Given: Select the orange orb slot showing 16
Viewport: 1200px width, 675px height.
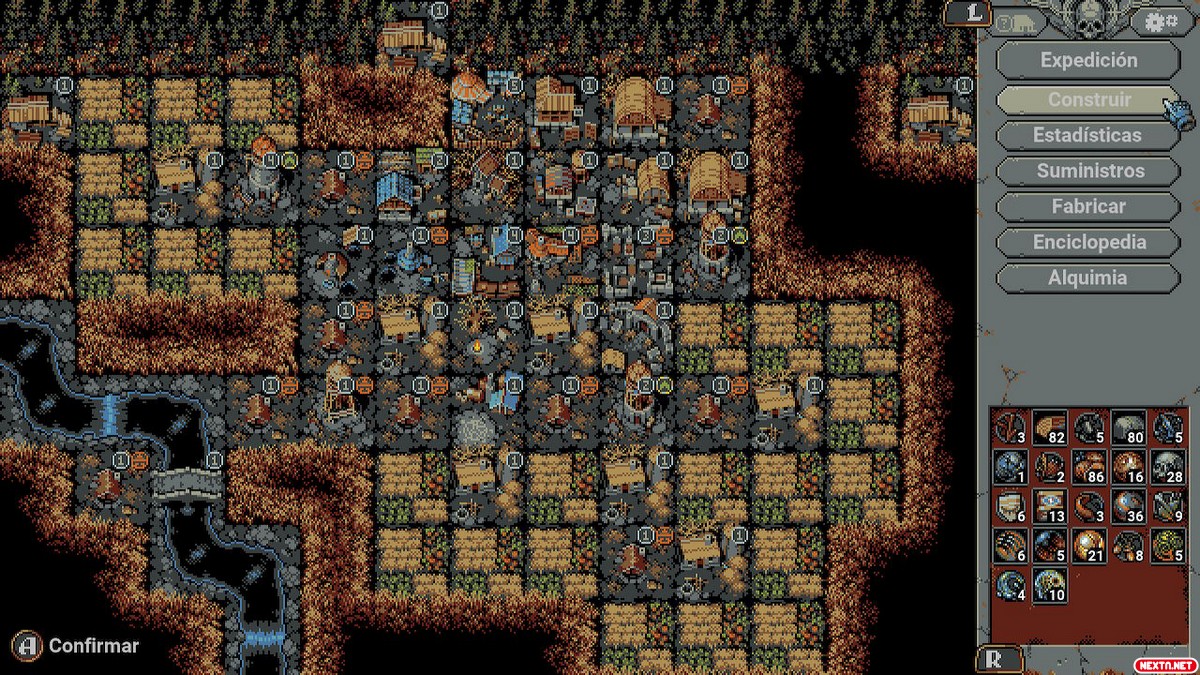Looking at the screenshot, I should 1127,466.
